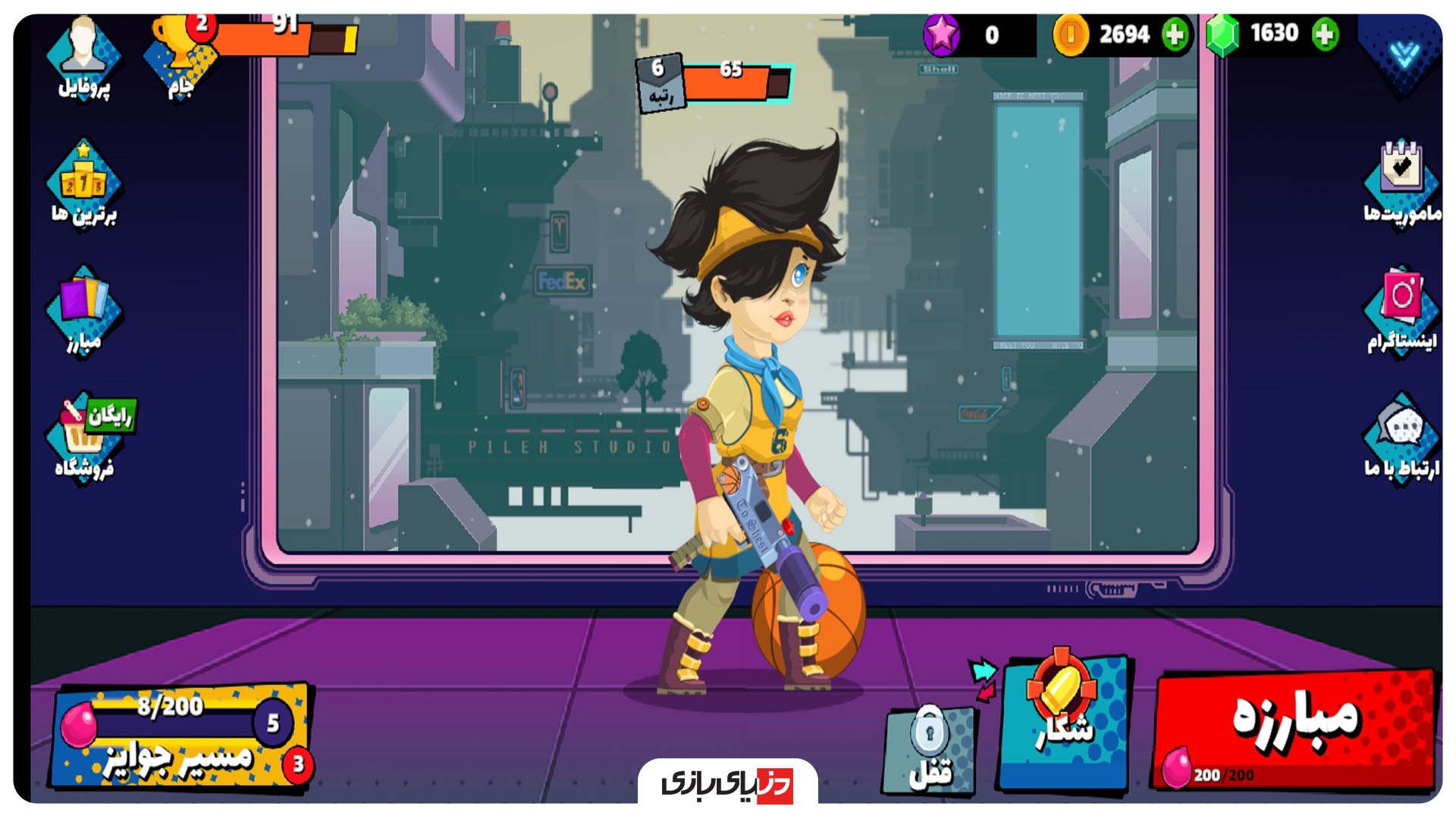Open the rank (رتبه) 6 badge
The image size is (1456, 819).
pos(660,83)
